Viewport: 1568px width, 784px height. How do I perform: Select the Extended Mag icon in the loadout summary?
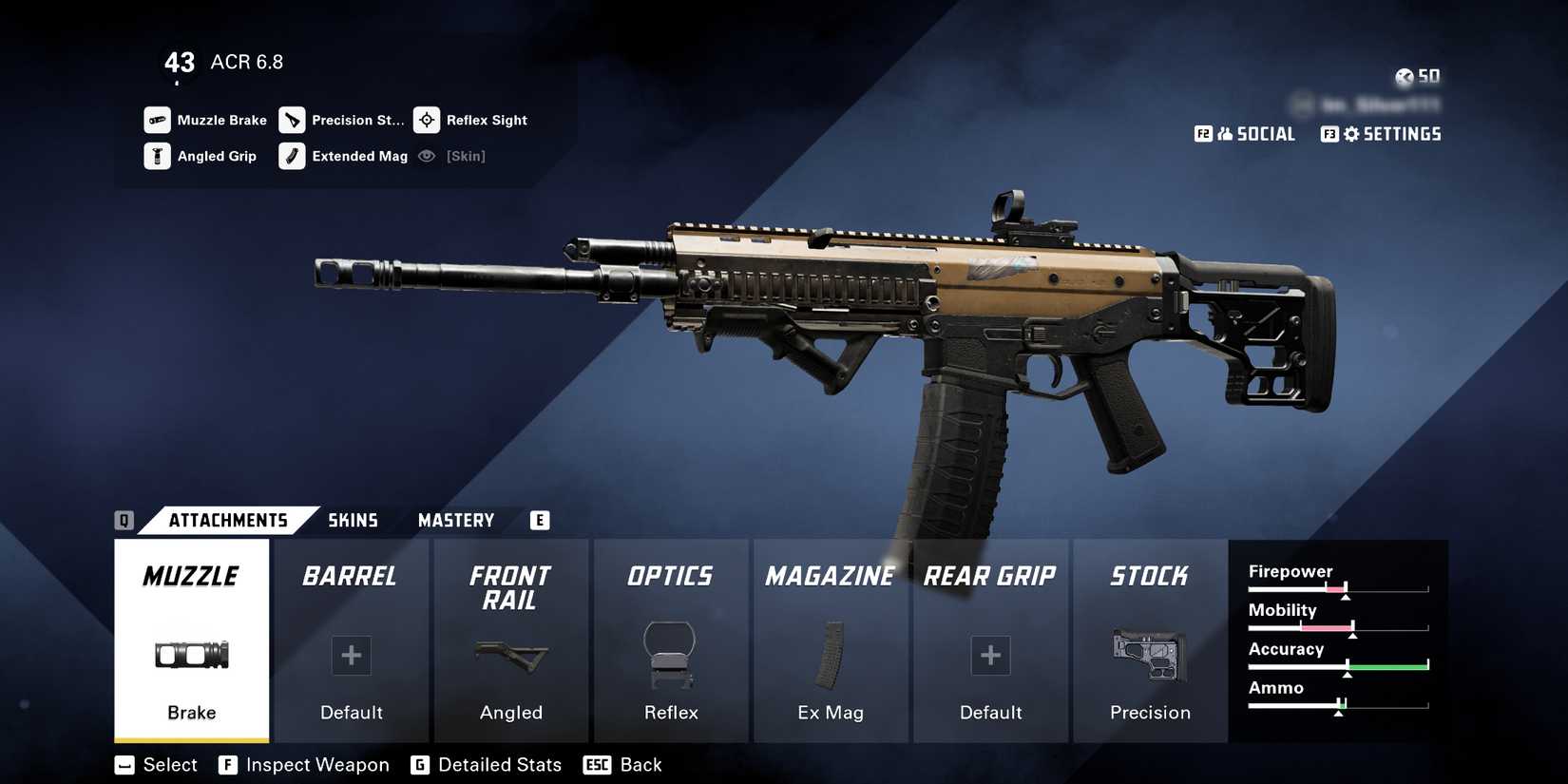(291, 156)
